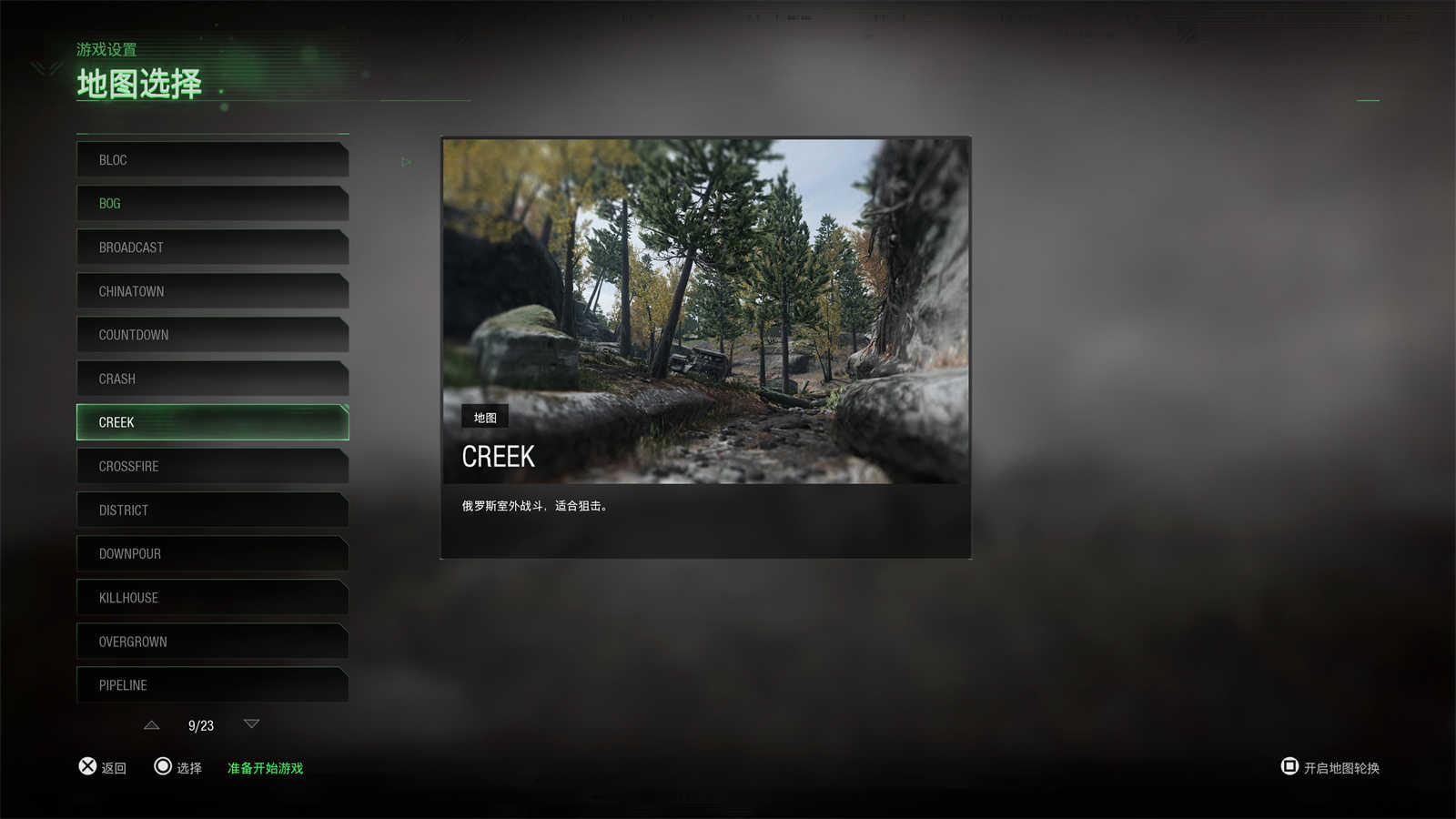Screen dimensions: 1456x819
Task: Select the Pipeline map
Action: [x=212, y=685]
